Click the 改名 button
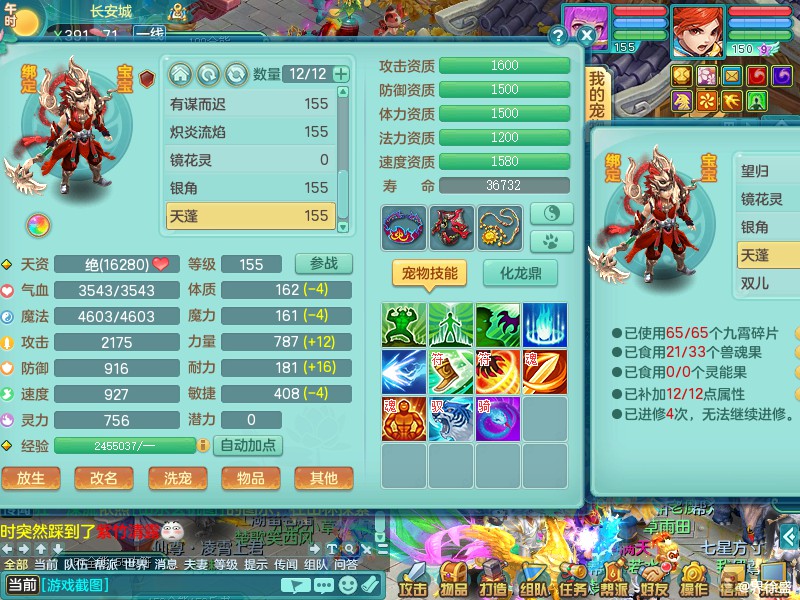 pos(104,478)
